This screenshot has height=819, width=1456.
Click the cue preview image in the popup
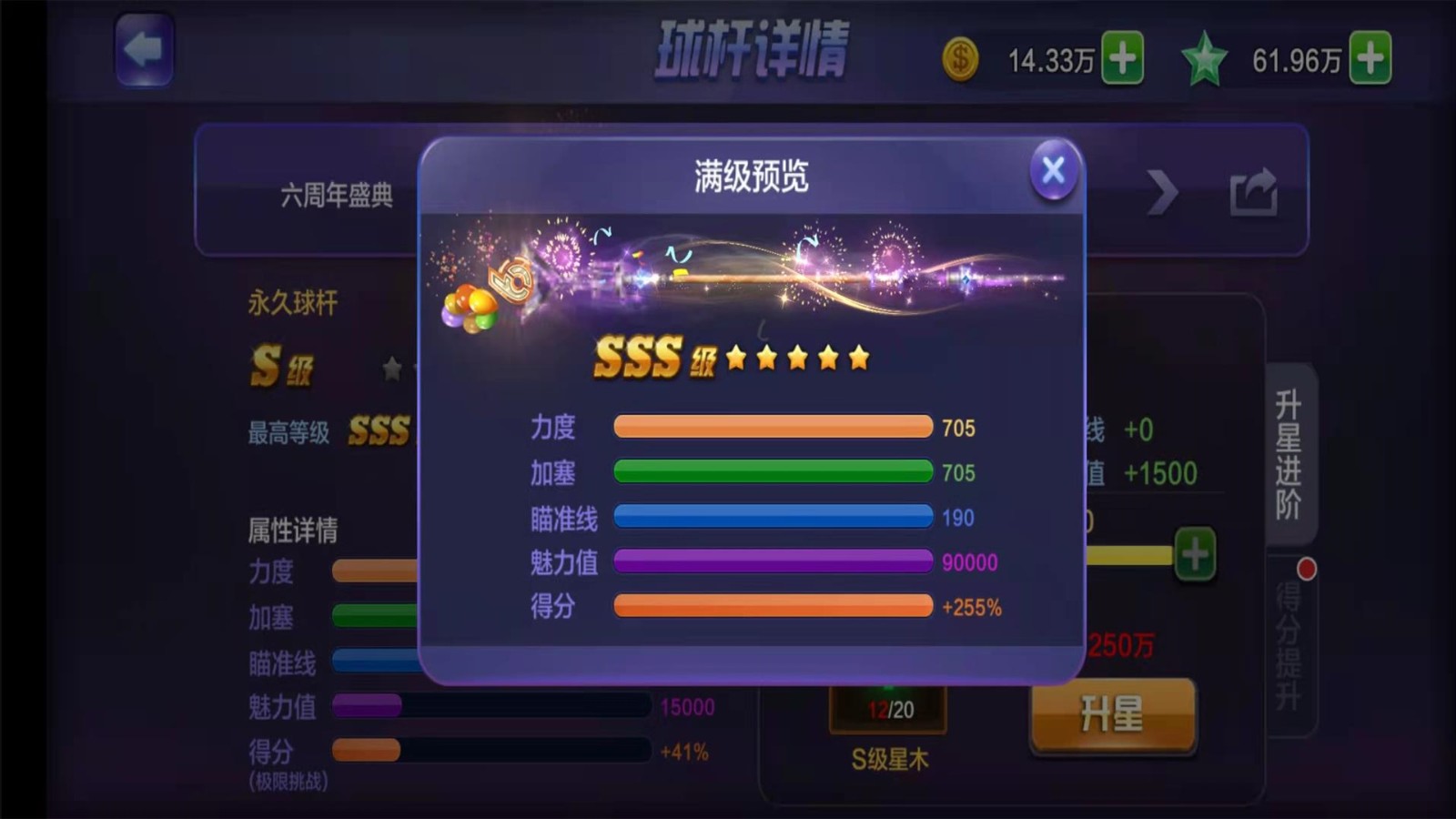(755, 273)
